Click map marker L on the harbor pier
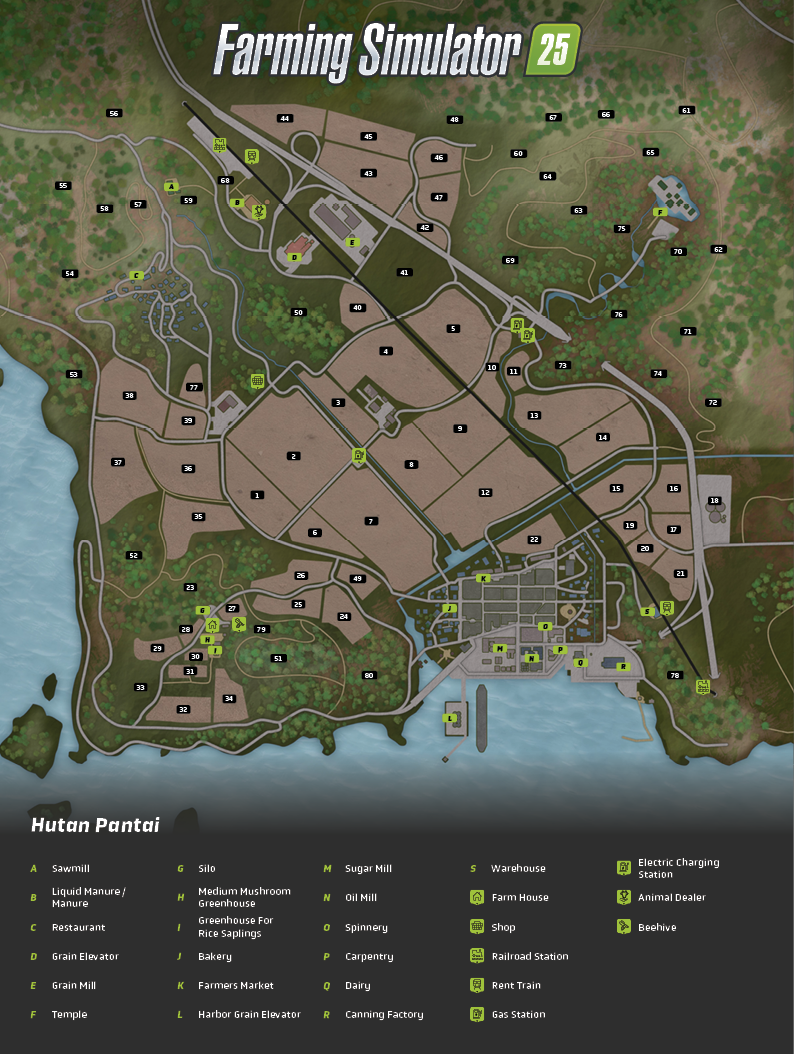Image resolution: width=794 pixels, height=1054 pixels. click(452, 718)
